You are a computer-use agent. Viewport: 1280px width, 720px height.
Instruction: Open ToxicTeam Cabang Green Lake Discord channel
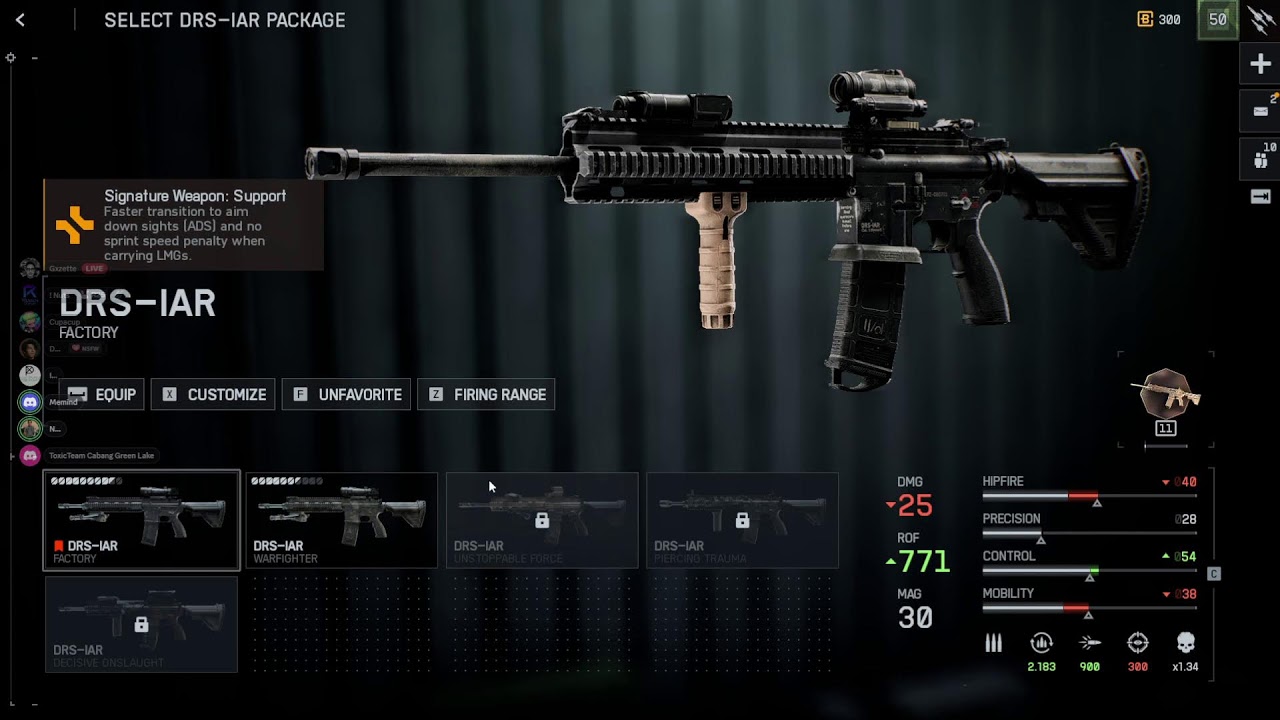tap(30, 456)
